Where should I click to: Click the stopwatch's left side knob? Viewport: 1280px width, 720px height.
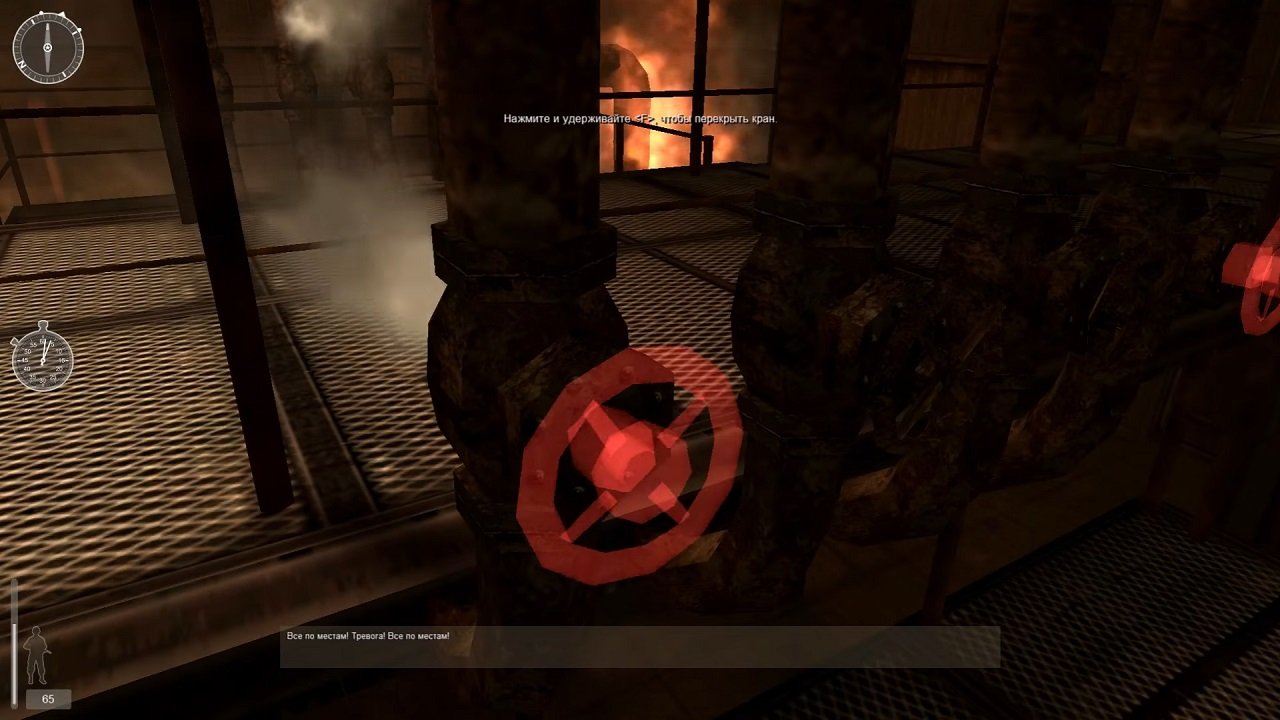tap(15, 343)
